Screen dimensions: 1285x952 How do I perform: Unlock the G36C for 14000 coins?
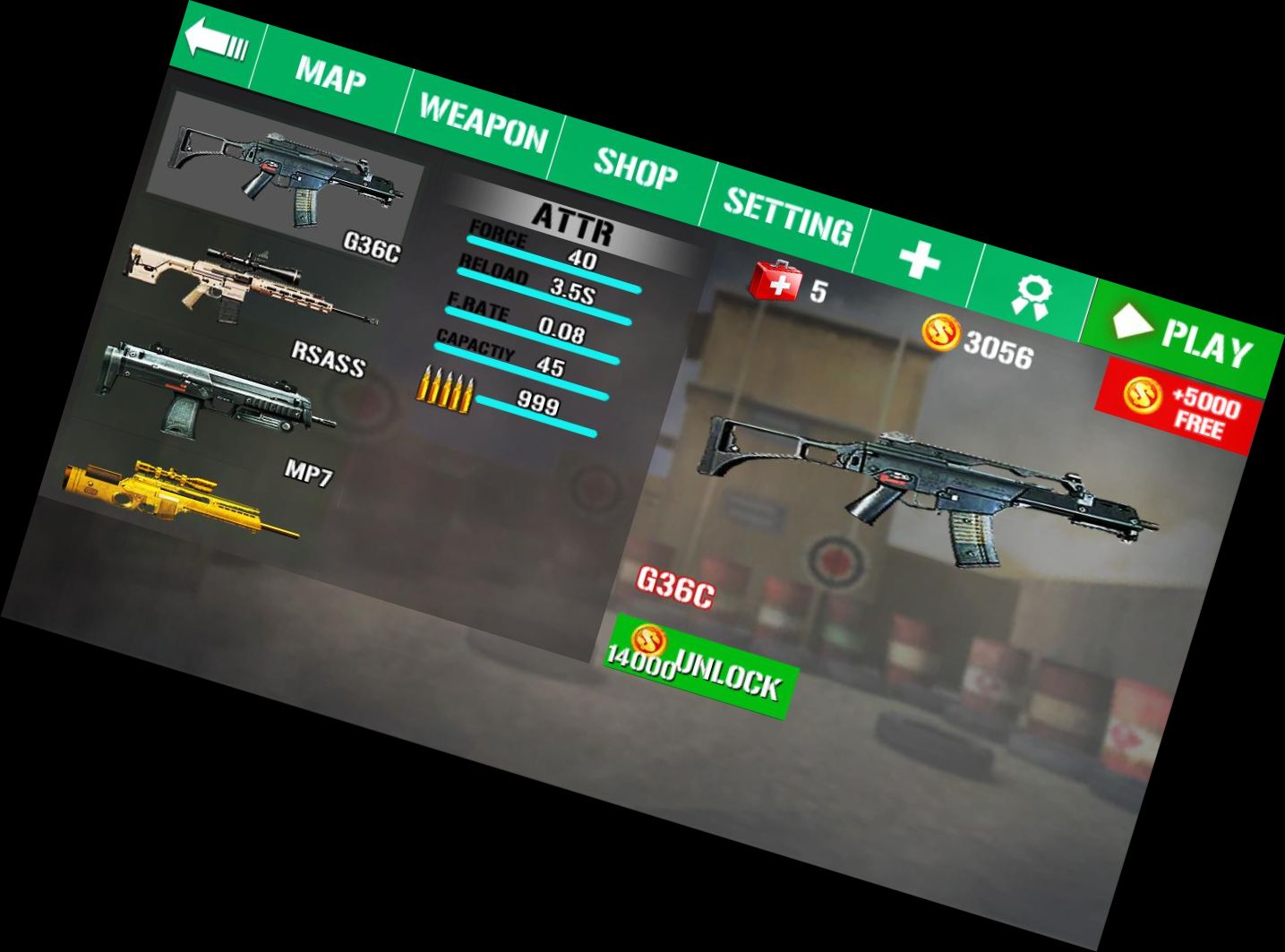(x=698, y=668)
